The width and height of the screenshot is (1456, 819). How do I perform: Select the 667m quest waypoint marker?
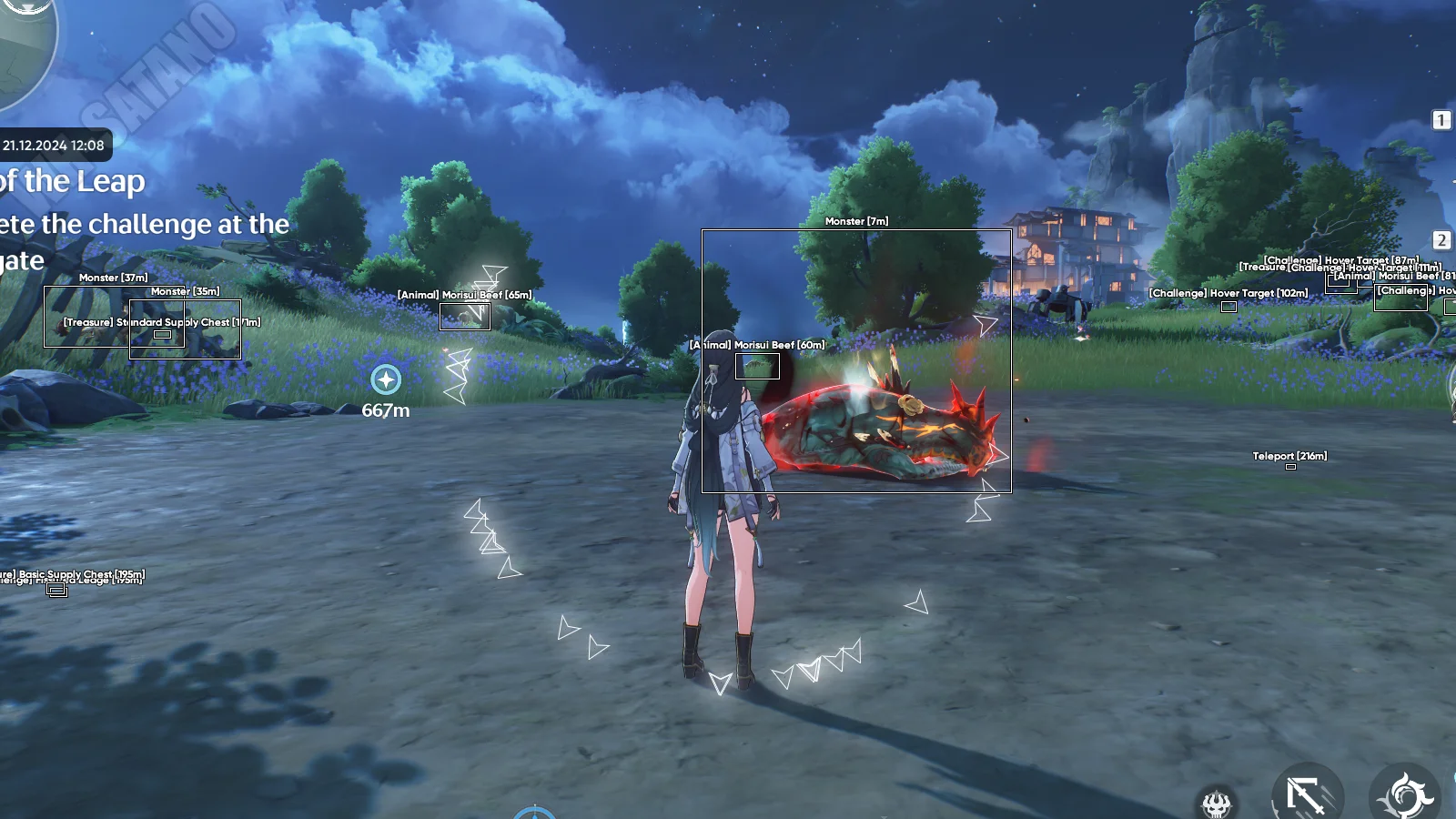click(x=386, y=379)
